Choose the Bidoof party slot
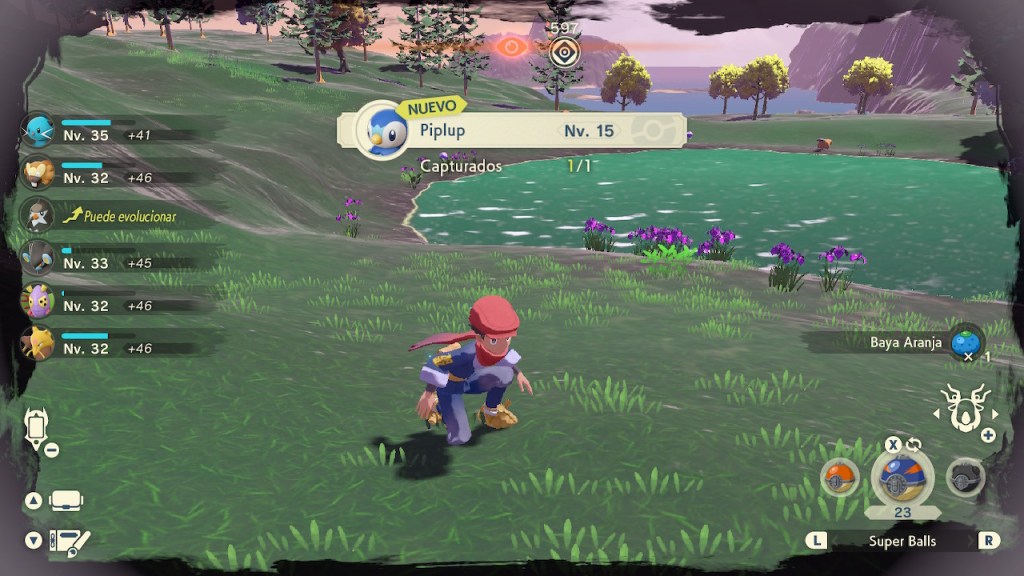 tap(38, 172)
